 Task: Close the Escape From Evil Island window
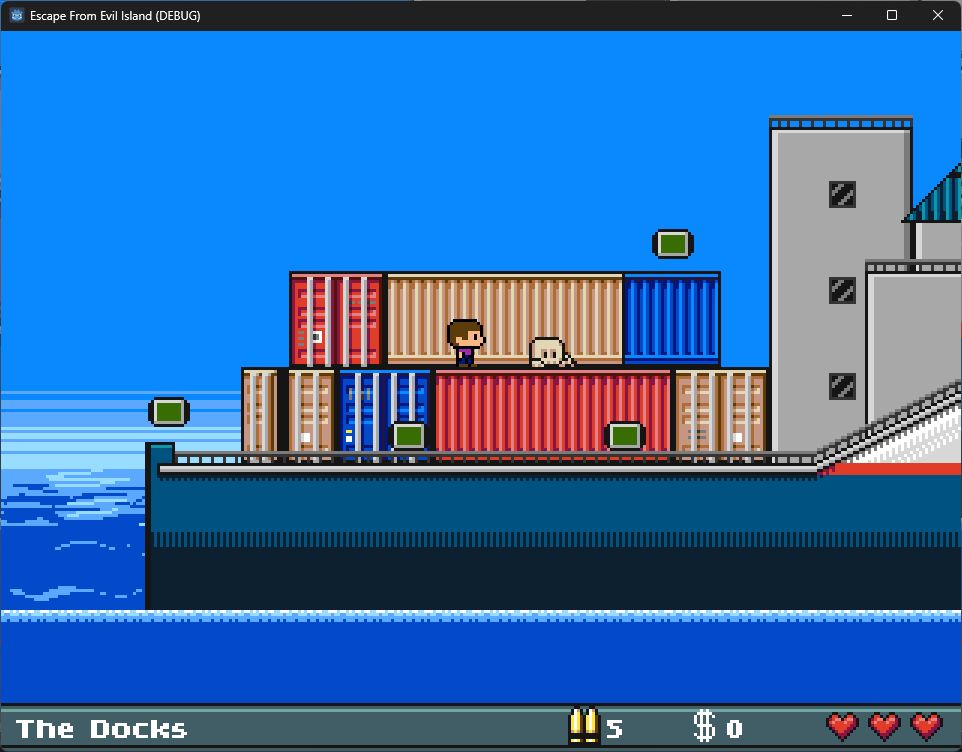click(x=937, y=15)
